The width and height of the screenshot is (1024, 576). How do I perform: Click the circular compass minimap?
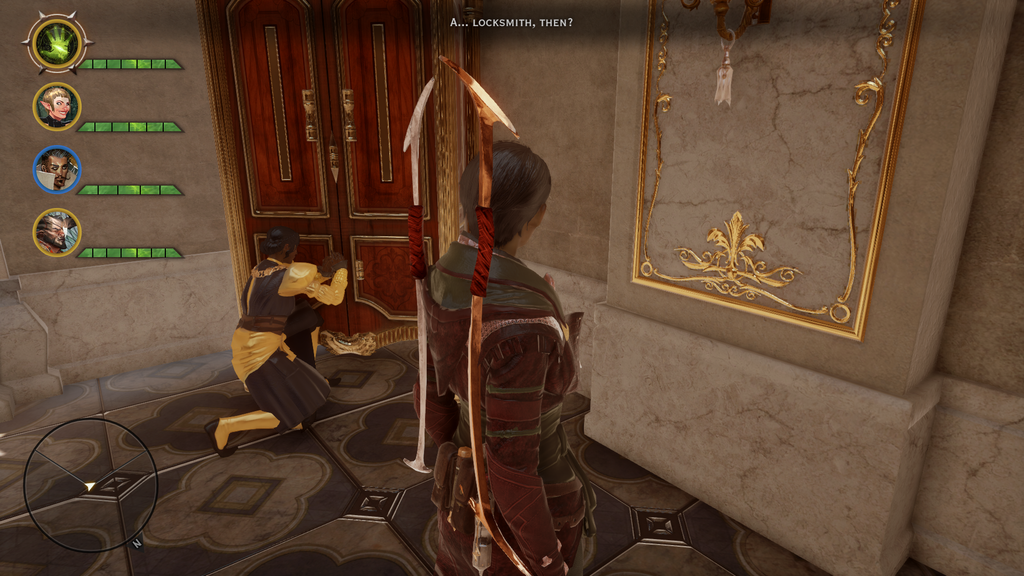[90, 485]
